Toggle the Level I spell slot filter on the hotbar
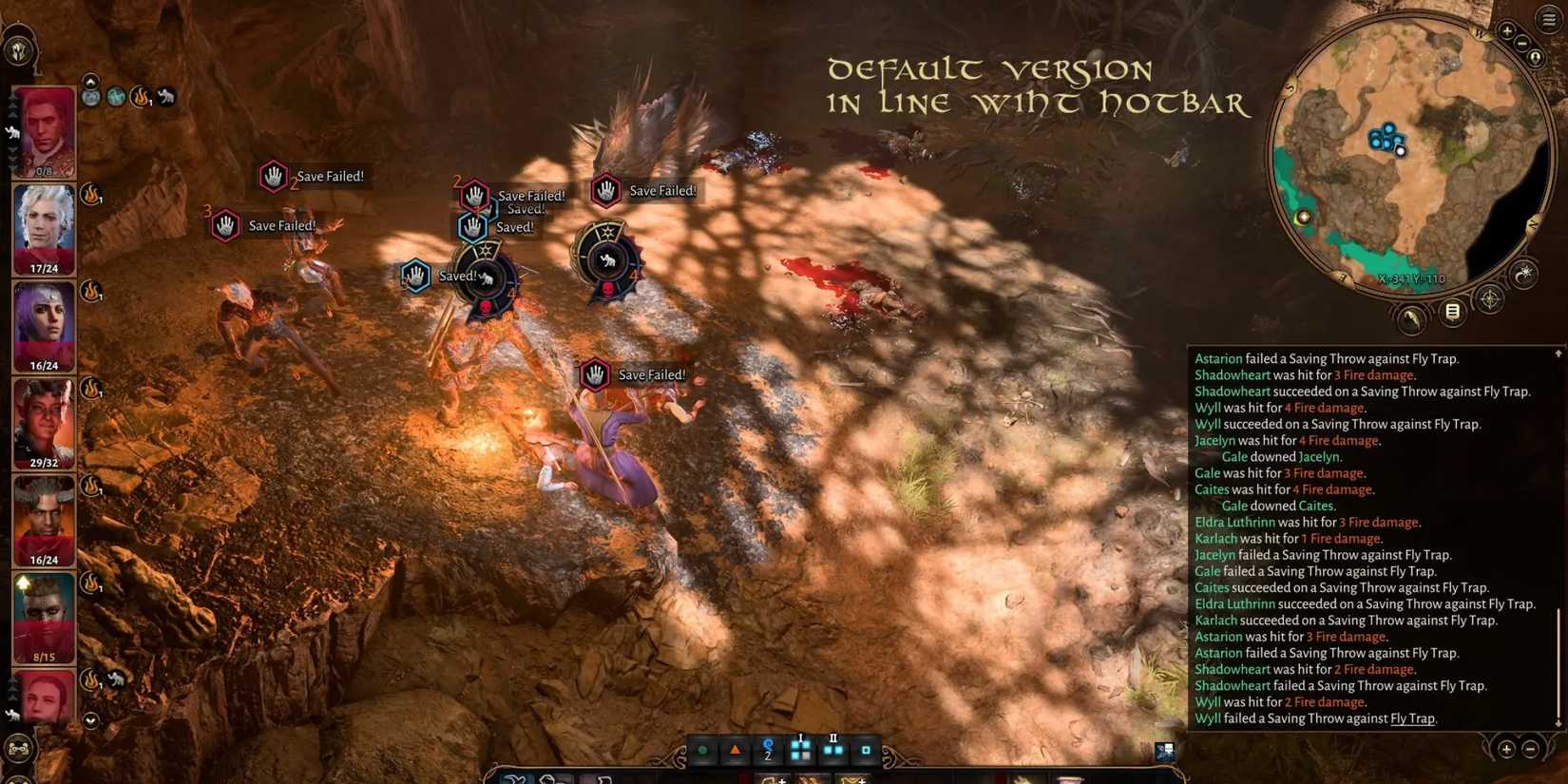This screenshot has height=784, width=1568. (800, 750)
